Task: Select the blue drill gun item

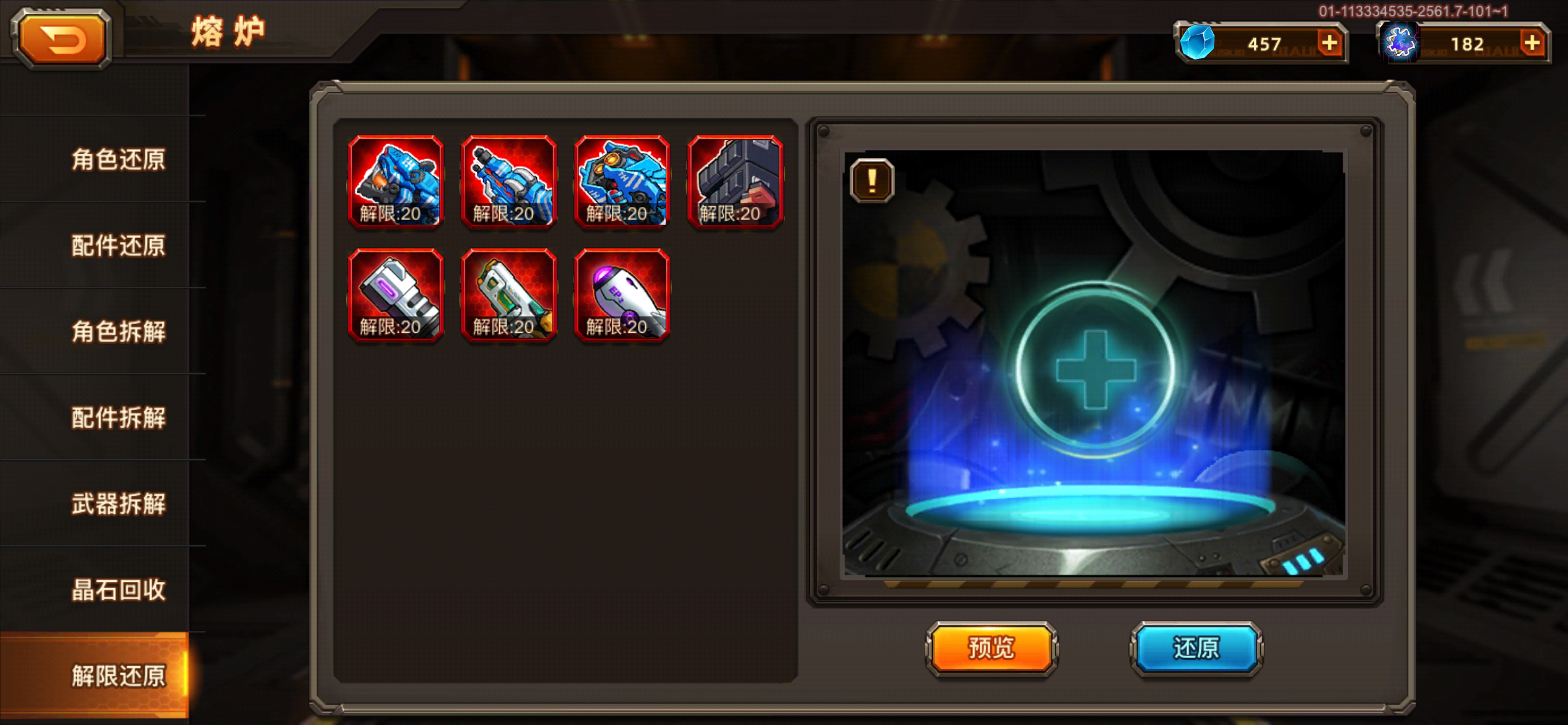Action: (509, 183)
